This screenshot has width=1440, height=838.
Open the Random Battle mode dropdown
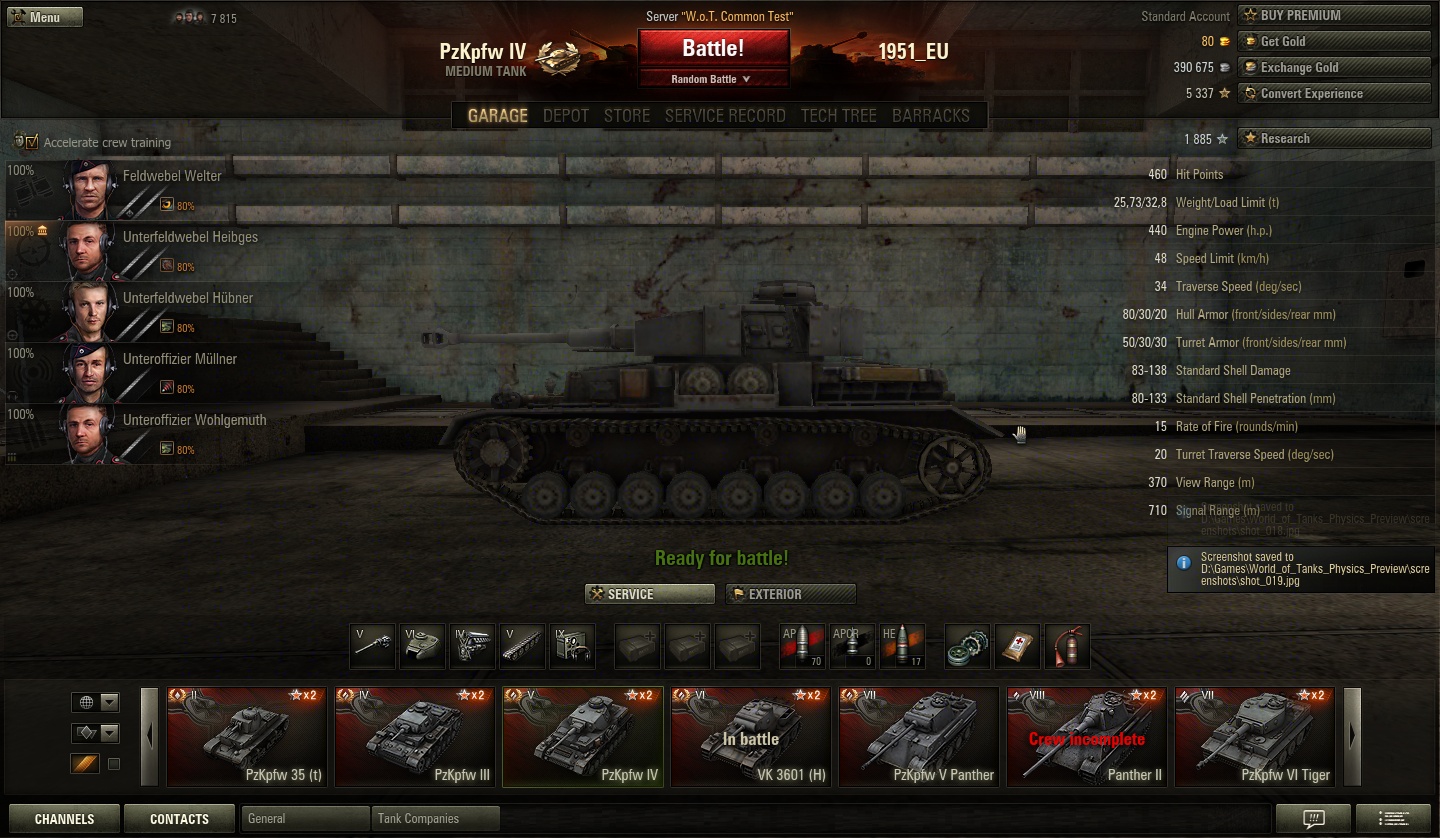[713, 79]
